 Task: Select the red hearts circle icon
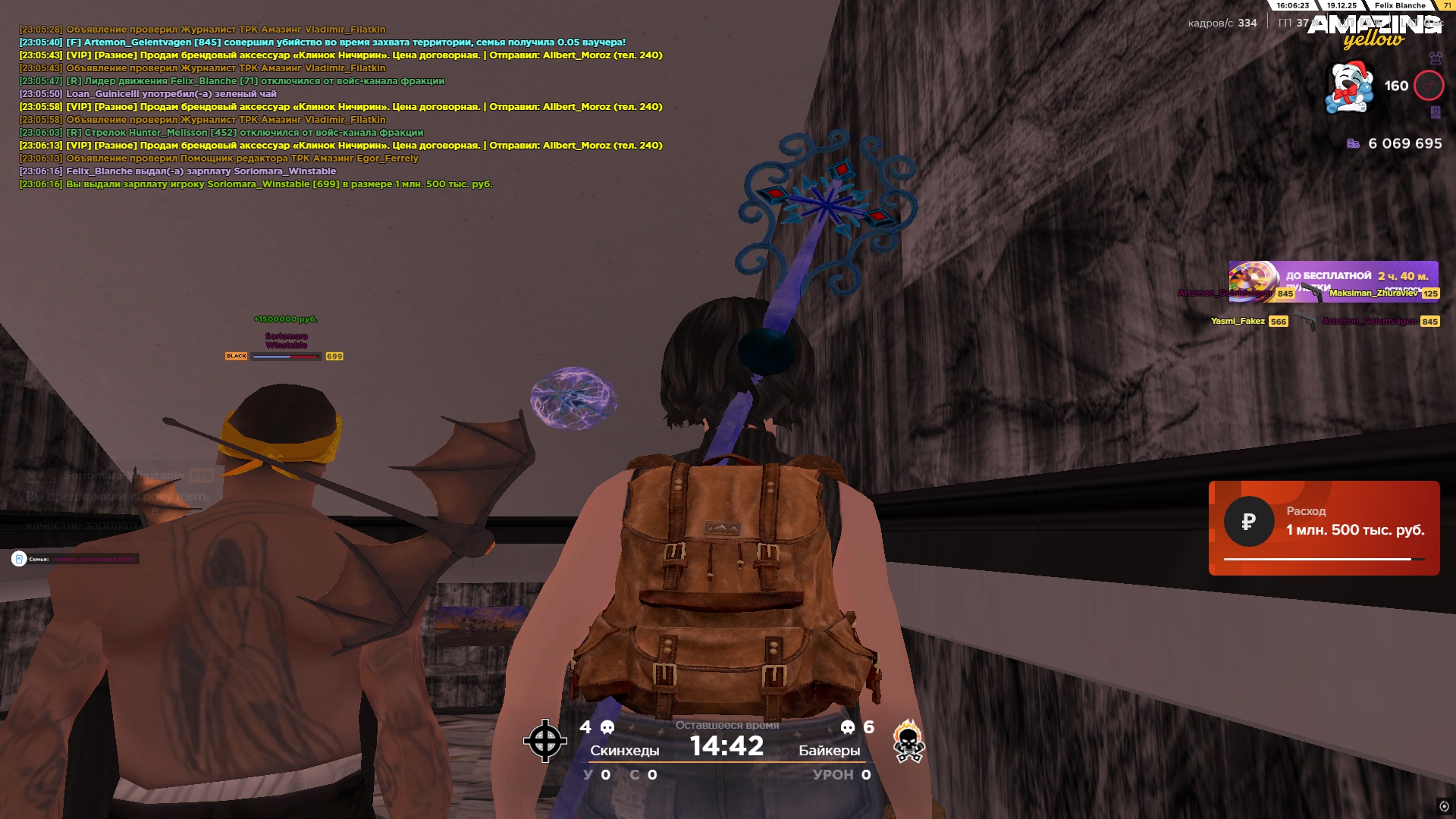(1429, 86)
